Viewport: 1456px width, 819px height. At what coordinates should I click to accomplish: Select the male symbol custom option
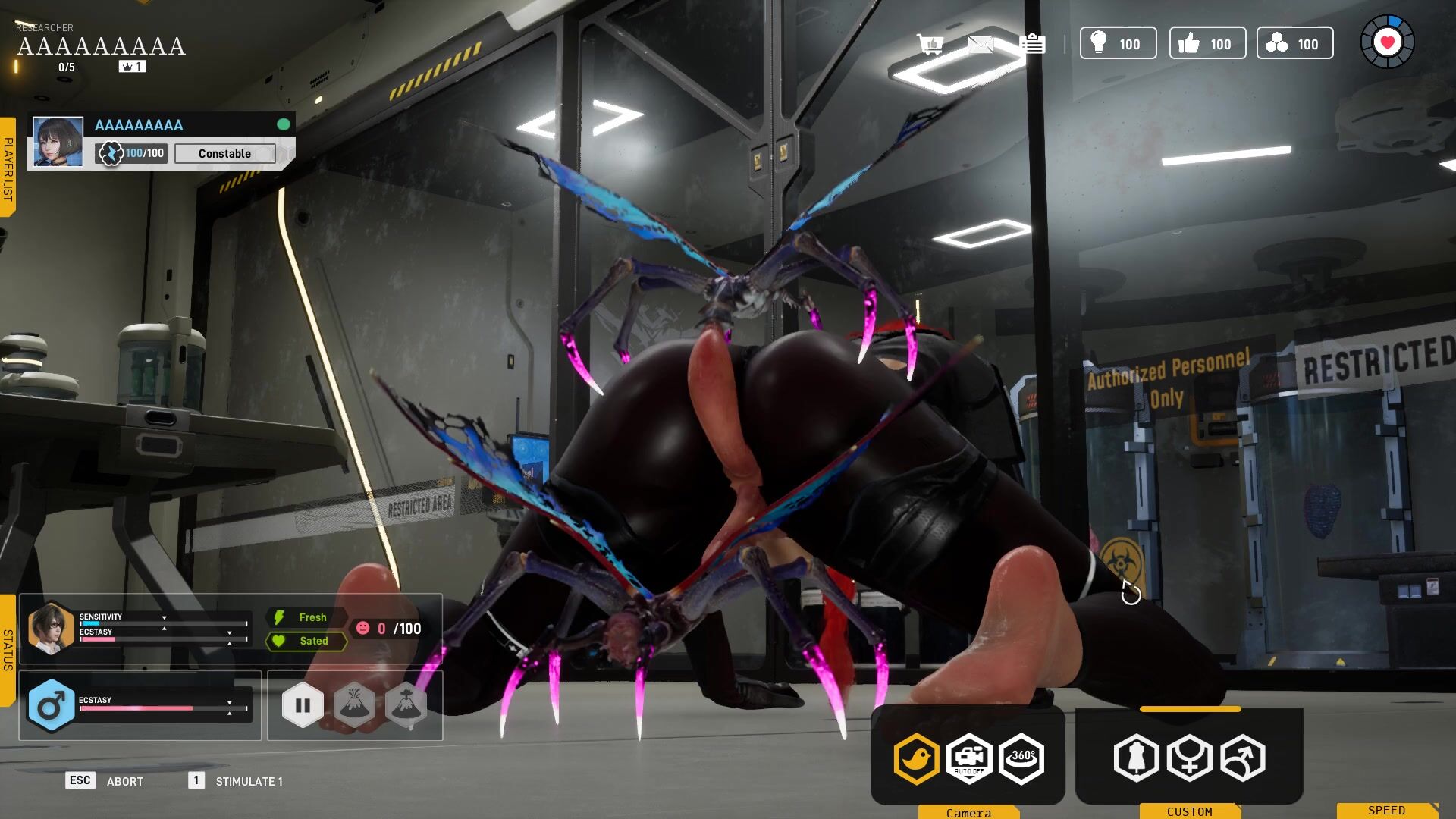[x=1242, y=758]
